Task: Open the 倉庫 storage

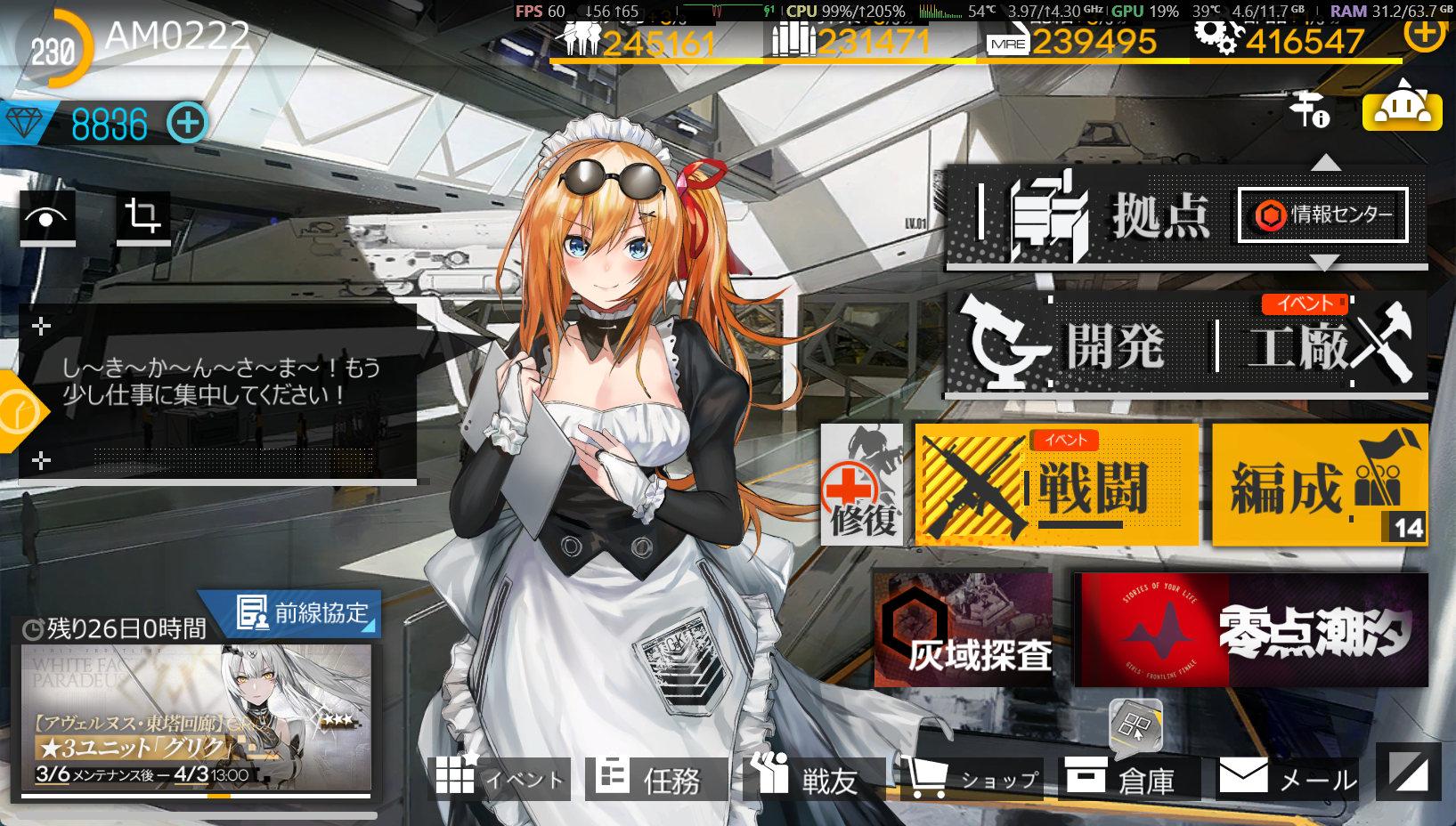Action: [1129, 779]
